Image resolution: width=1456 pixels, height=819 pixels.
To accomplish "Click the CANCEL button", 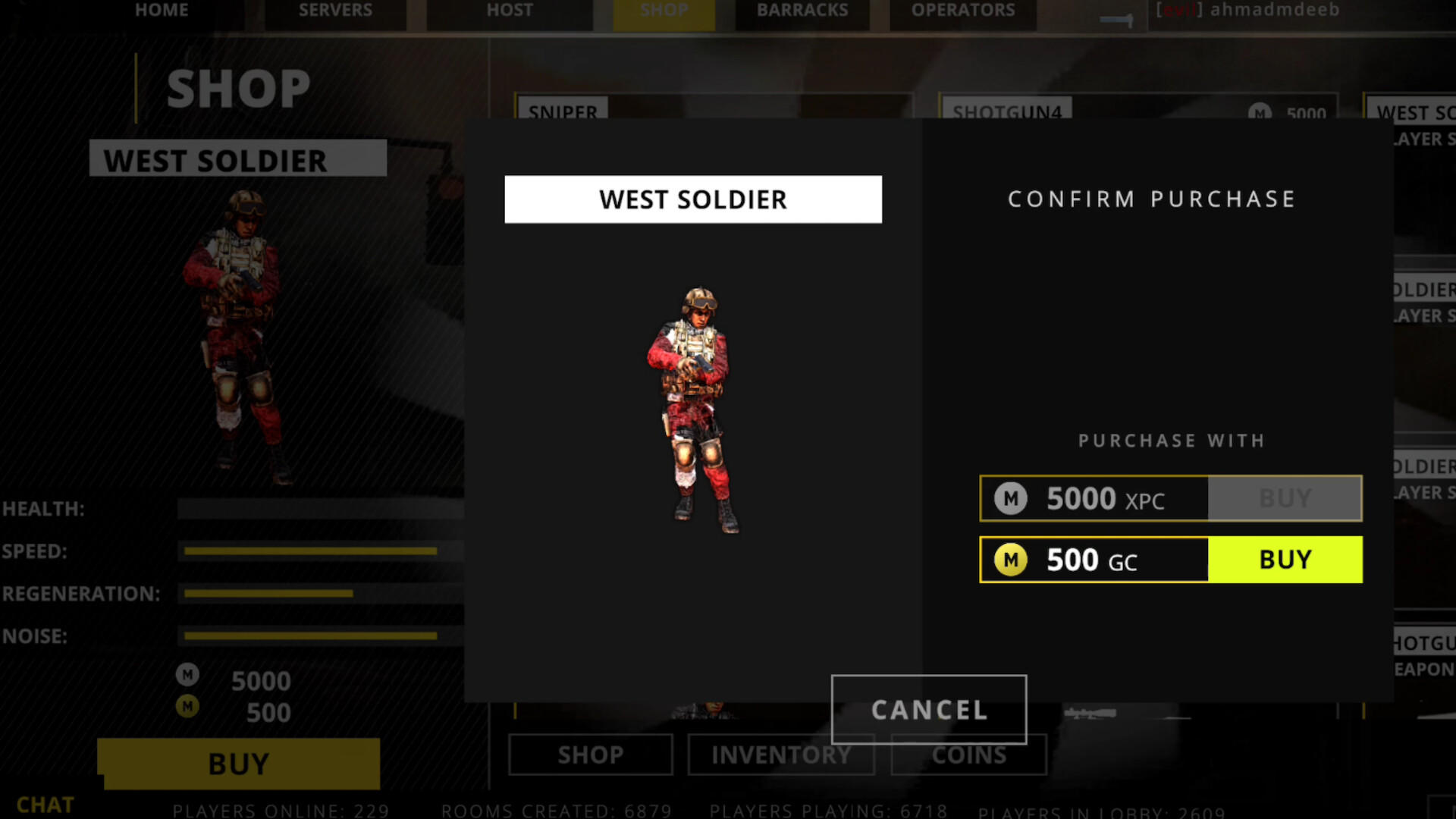I will 929,710.
